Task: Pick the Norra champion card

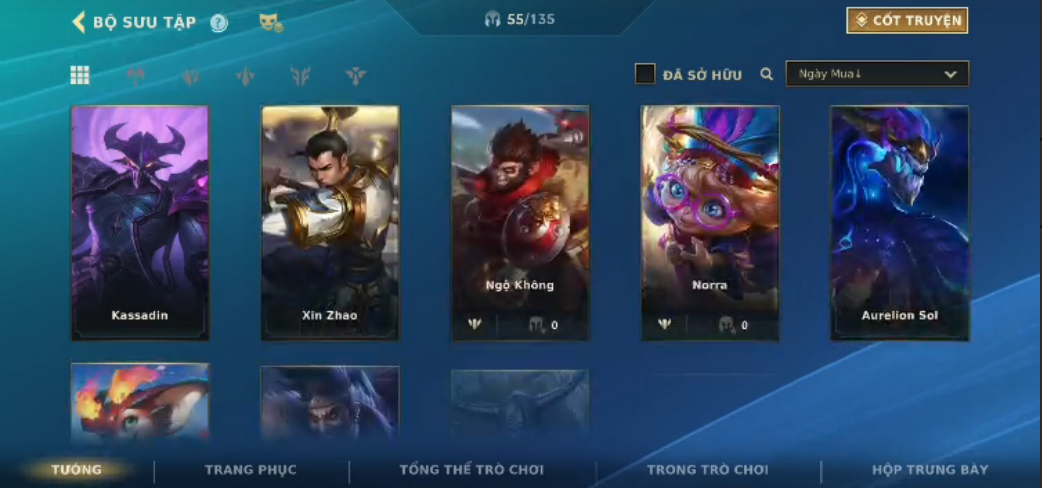Action: coord(710,223)
